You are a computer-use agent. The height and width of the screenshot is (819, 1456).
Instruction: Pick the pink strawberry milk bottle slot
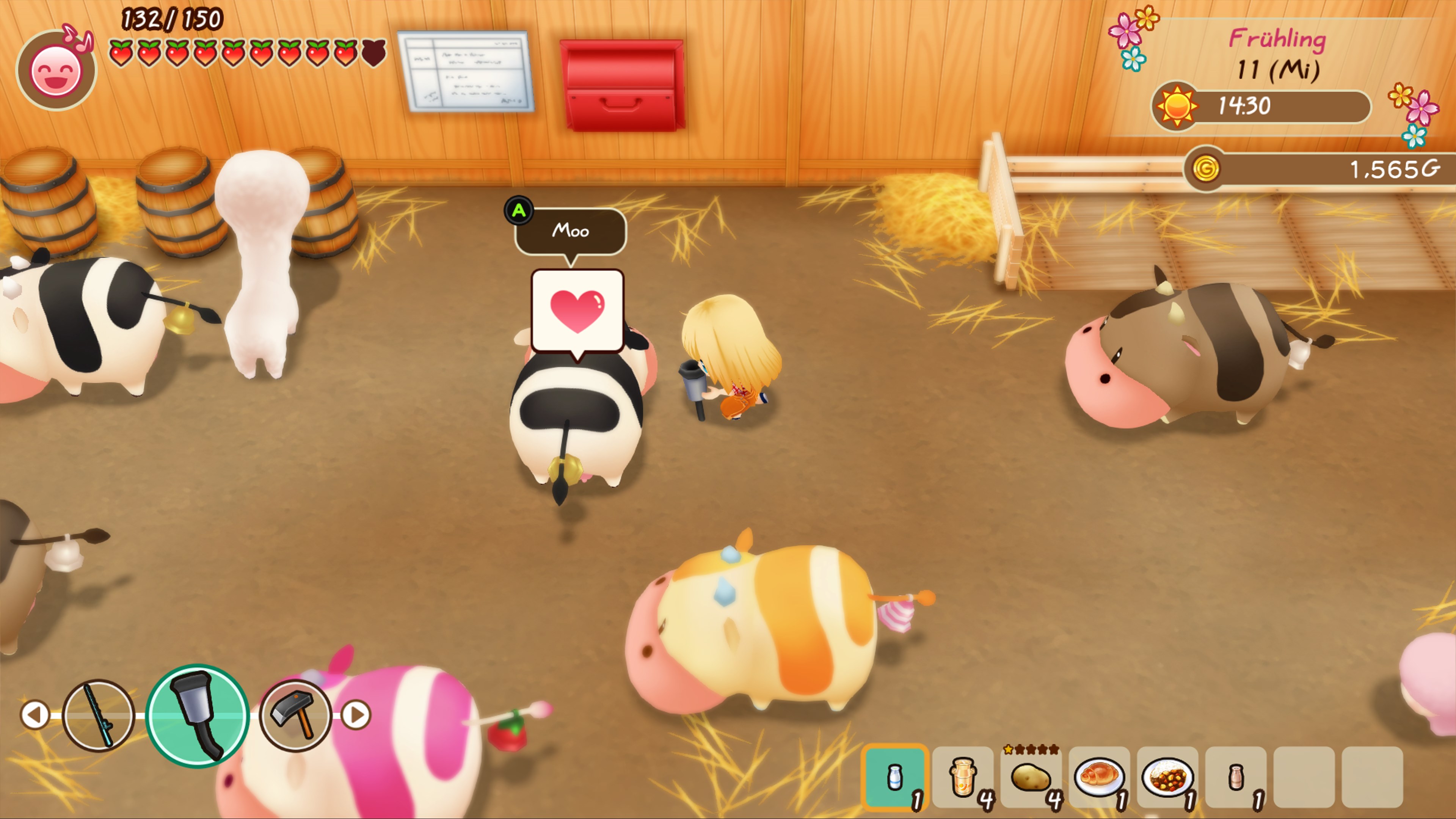click(x=1236, y=777)
